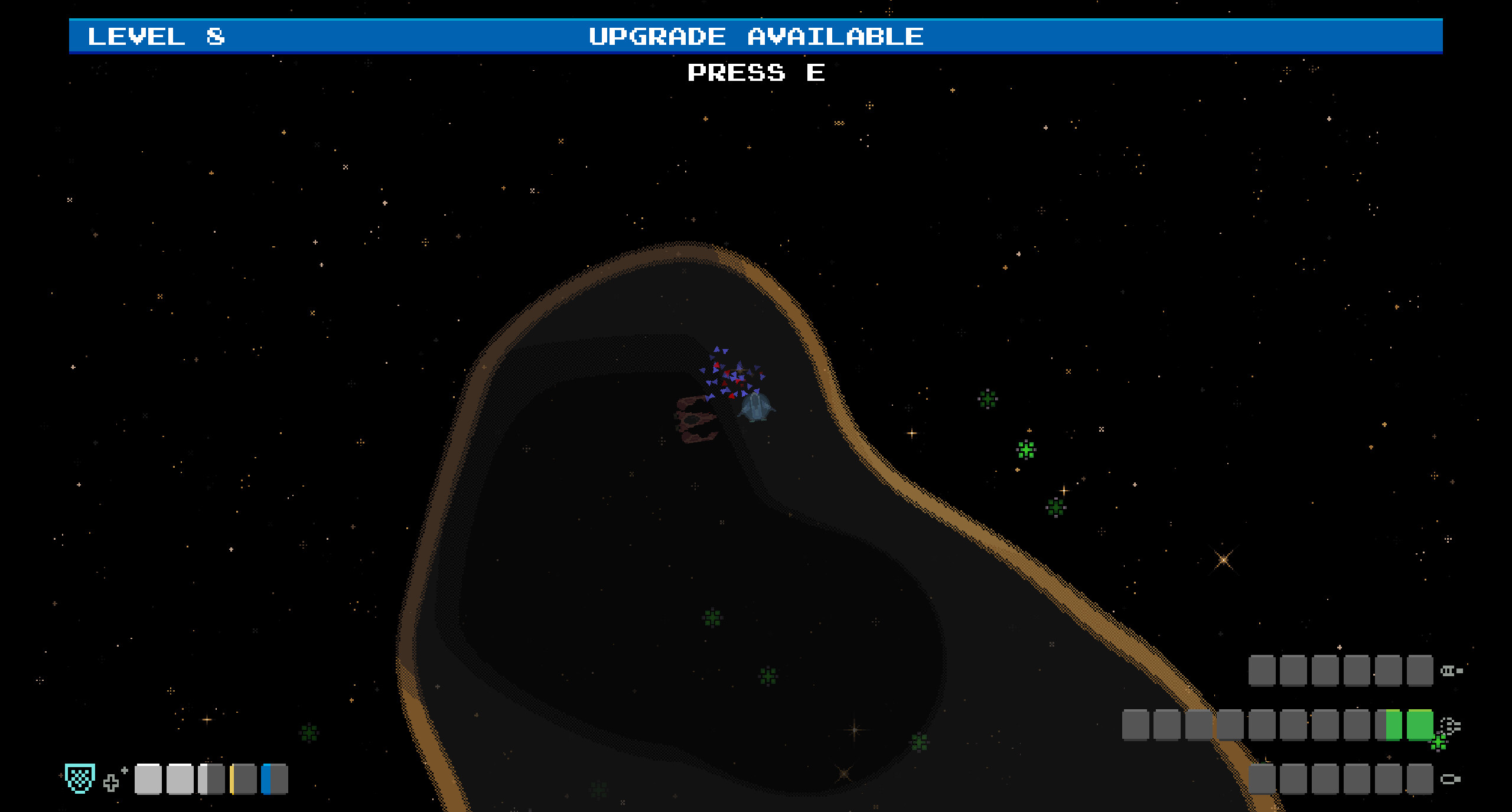Toggle the yellow-edged health segment
This screenshot has width=1512, height=812.
point(243,779)
